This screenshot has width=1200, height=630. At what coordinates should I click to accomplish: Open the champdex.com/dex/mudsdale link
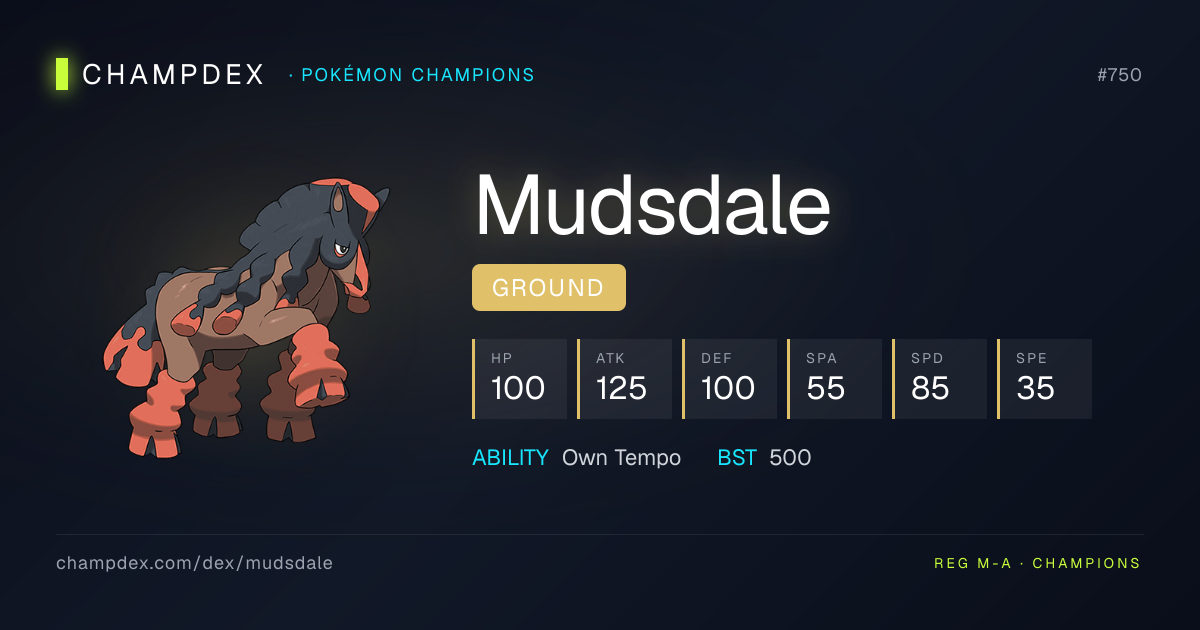pyautogui.click(x=194, y=563)
